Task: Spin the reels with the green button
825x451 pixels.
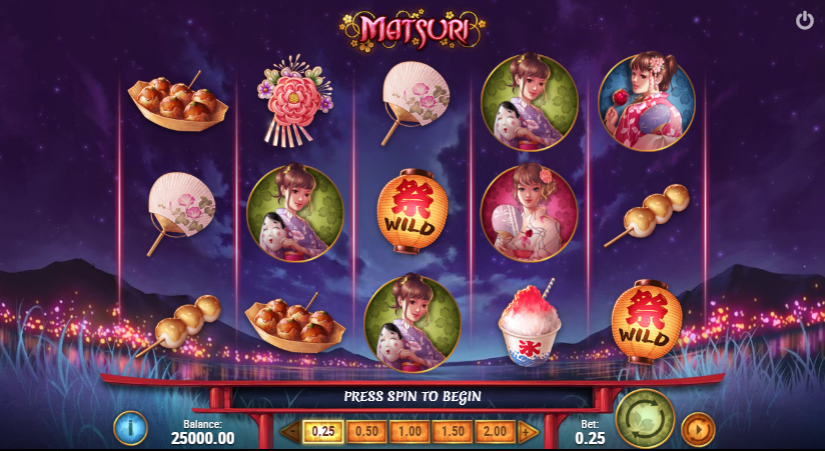Action: 645,418
